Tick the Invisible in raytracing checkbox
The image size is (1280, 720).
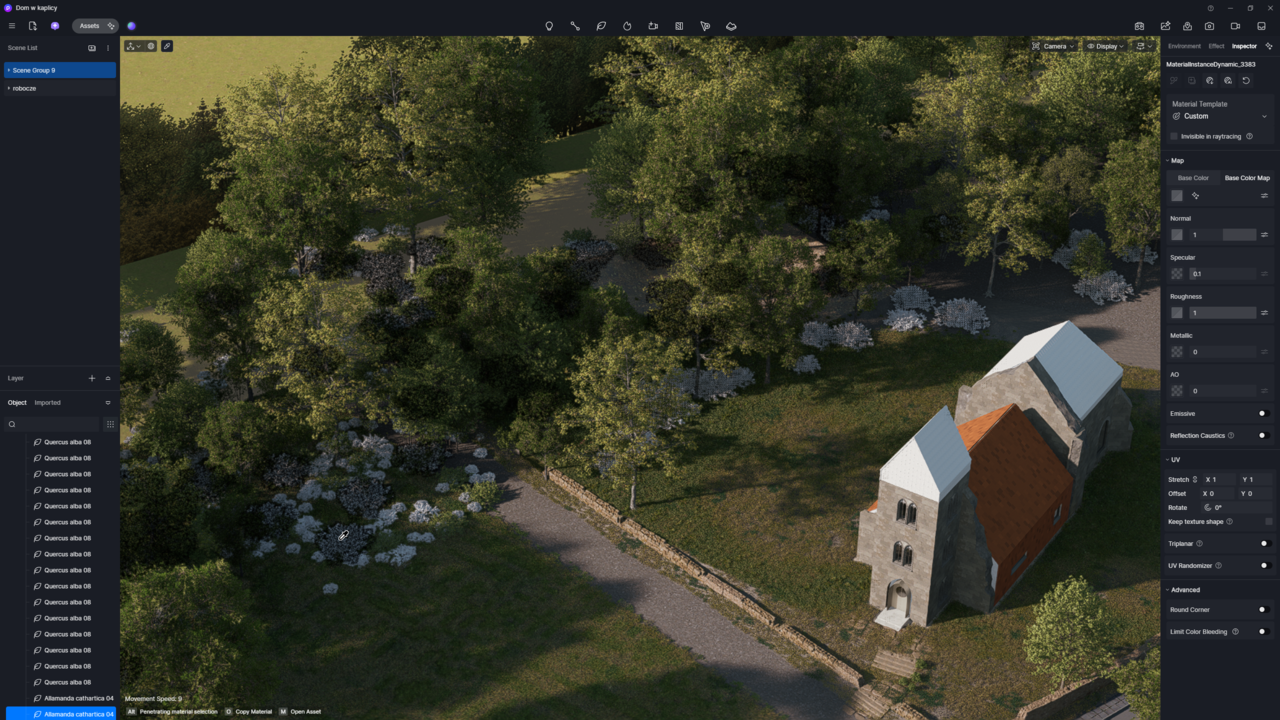click(x=1174, y=136)
